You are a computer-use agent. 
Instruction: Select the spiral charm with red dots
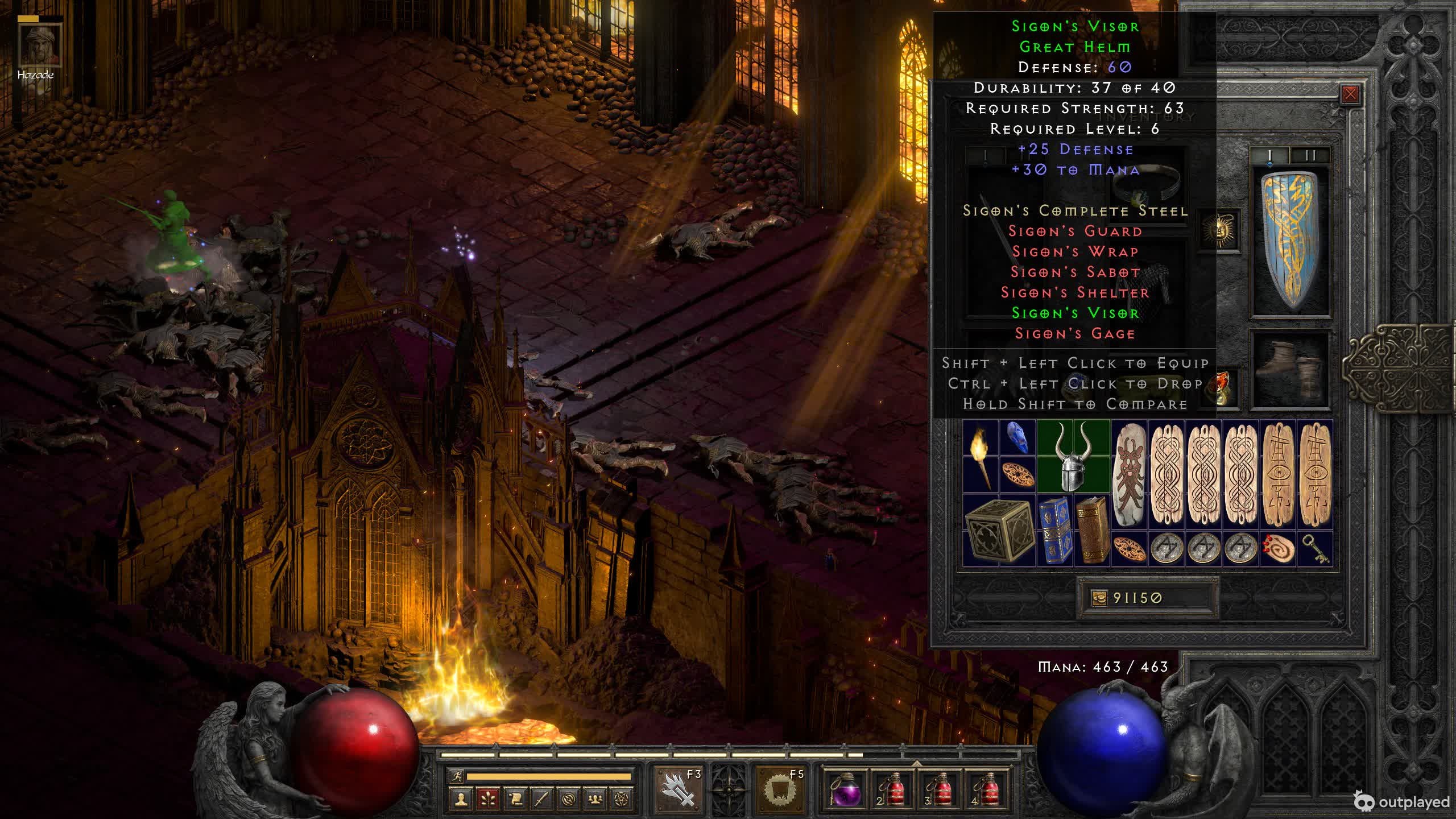1278,549
